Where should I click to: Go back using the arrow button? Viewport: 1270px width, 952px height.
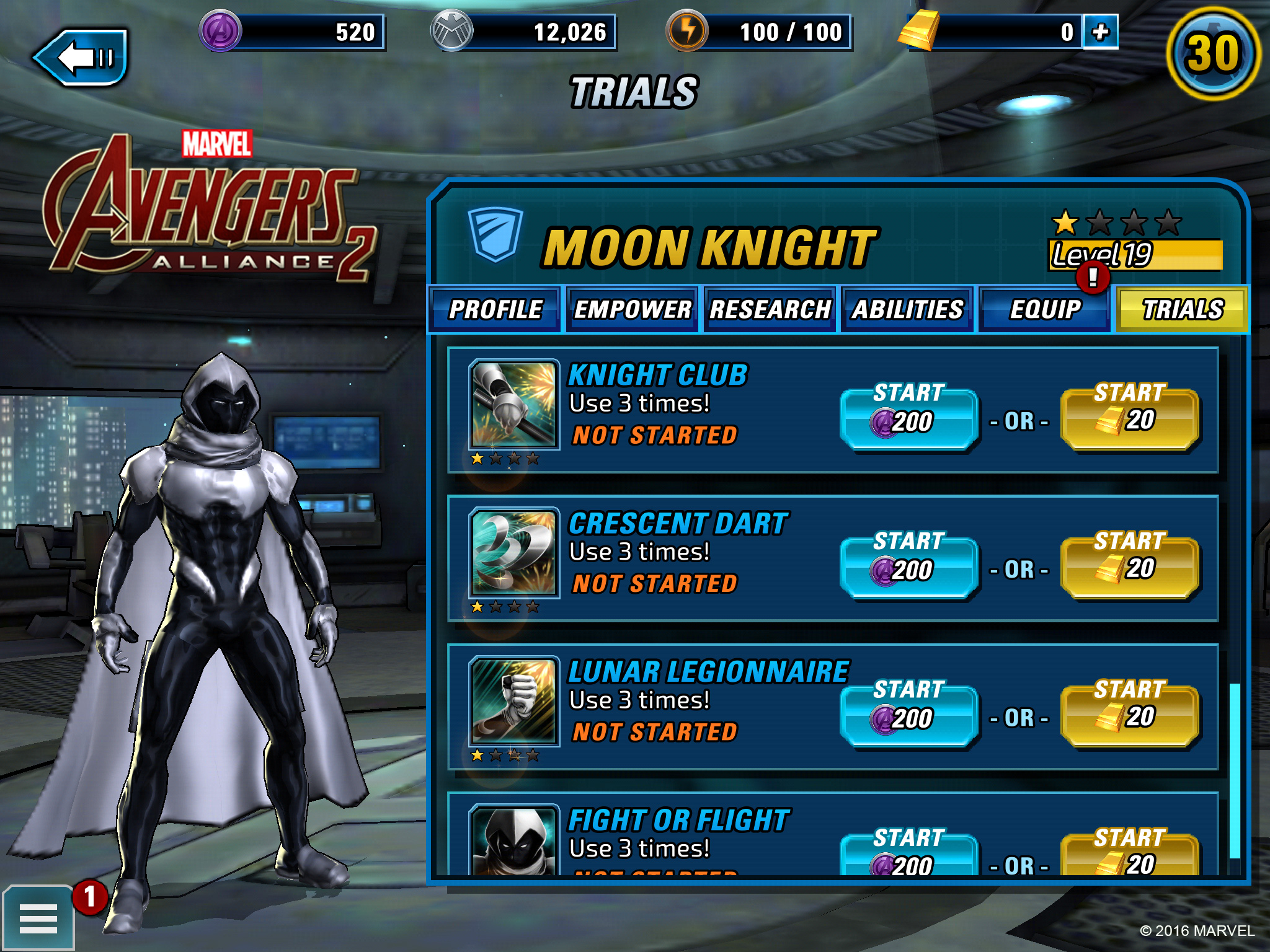[81, 57]
